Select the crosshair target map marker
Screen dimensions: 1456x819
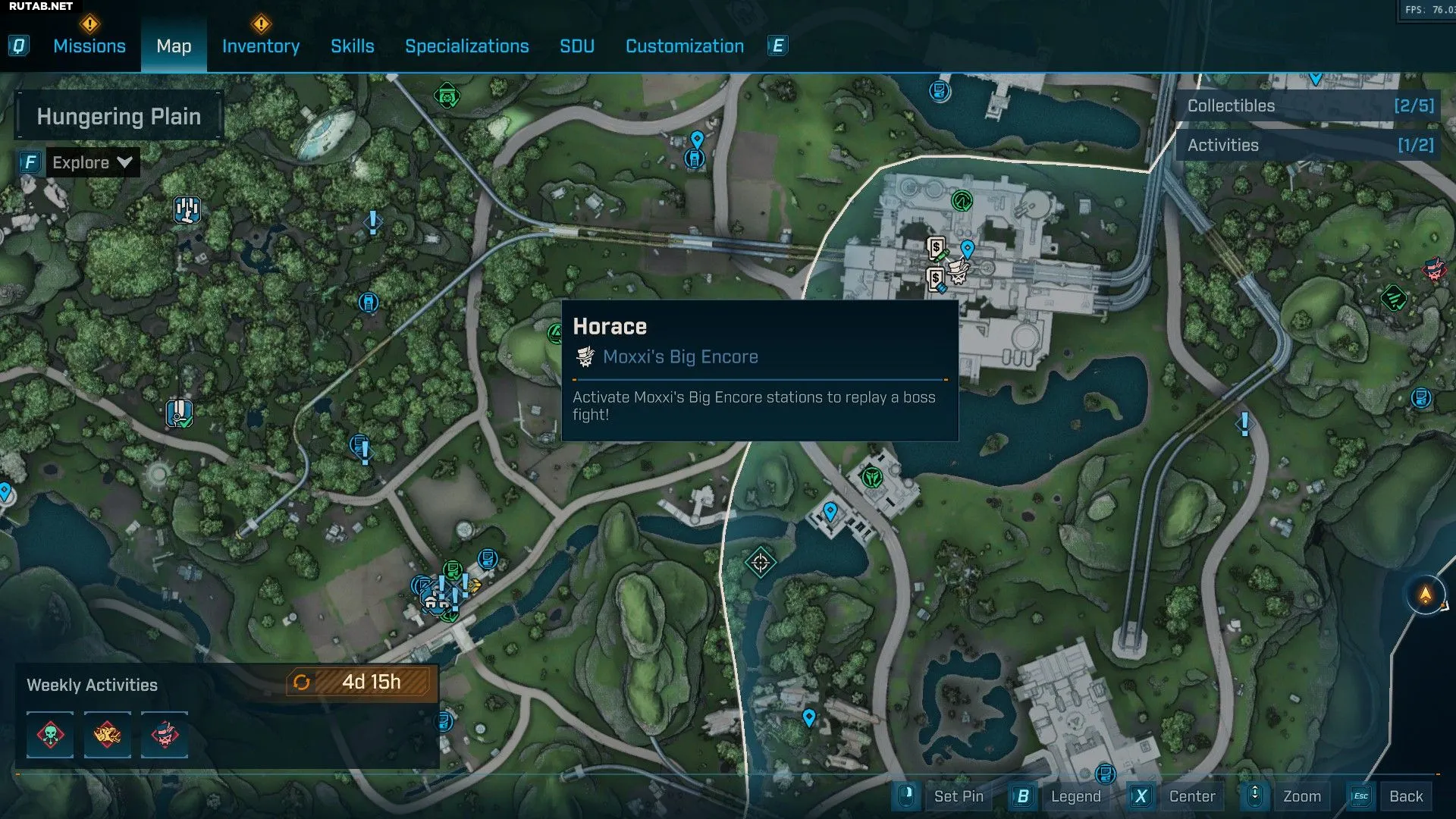point(761,563)
